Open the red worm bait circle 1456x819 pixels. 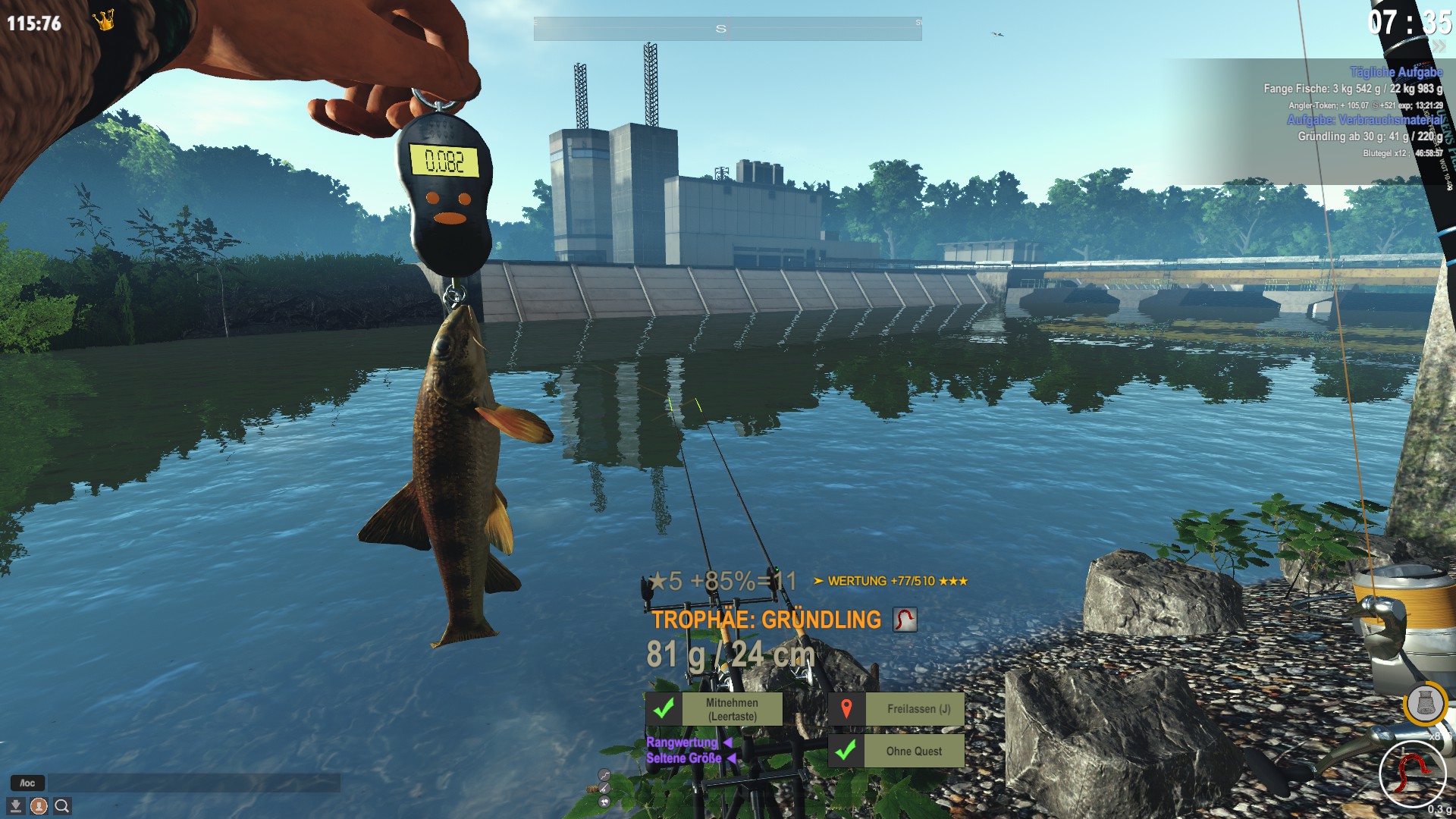pos(1412,773)
